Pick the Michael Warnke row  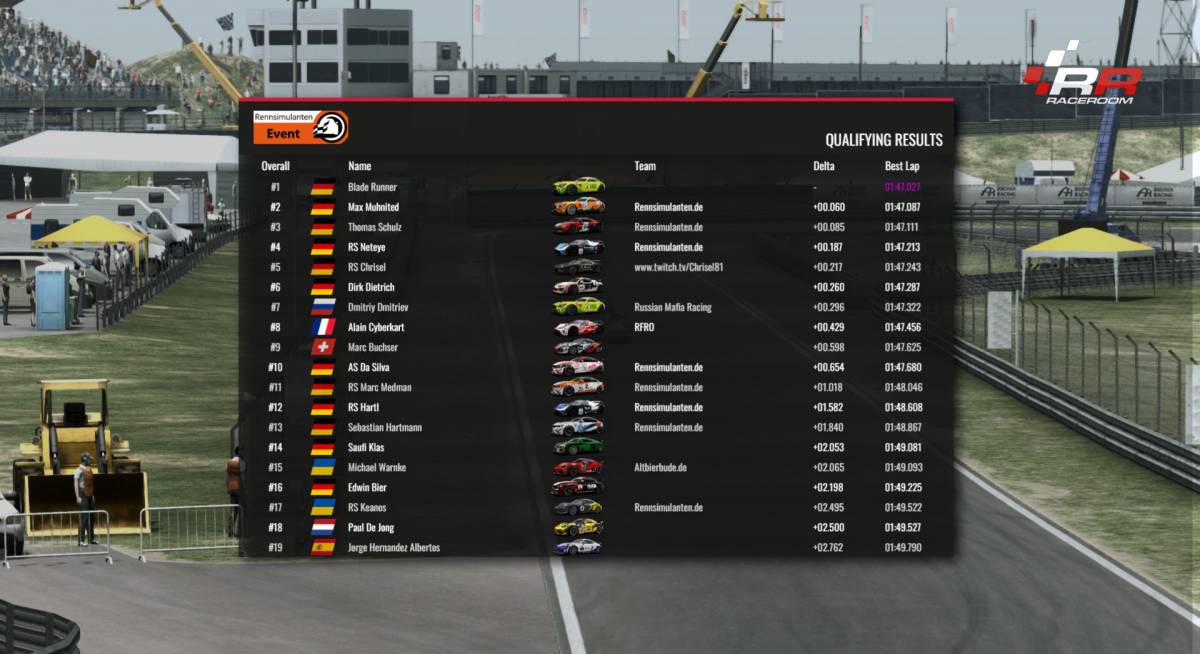pos(376,467)
